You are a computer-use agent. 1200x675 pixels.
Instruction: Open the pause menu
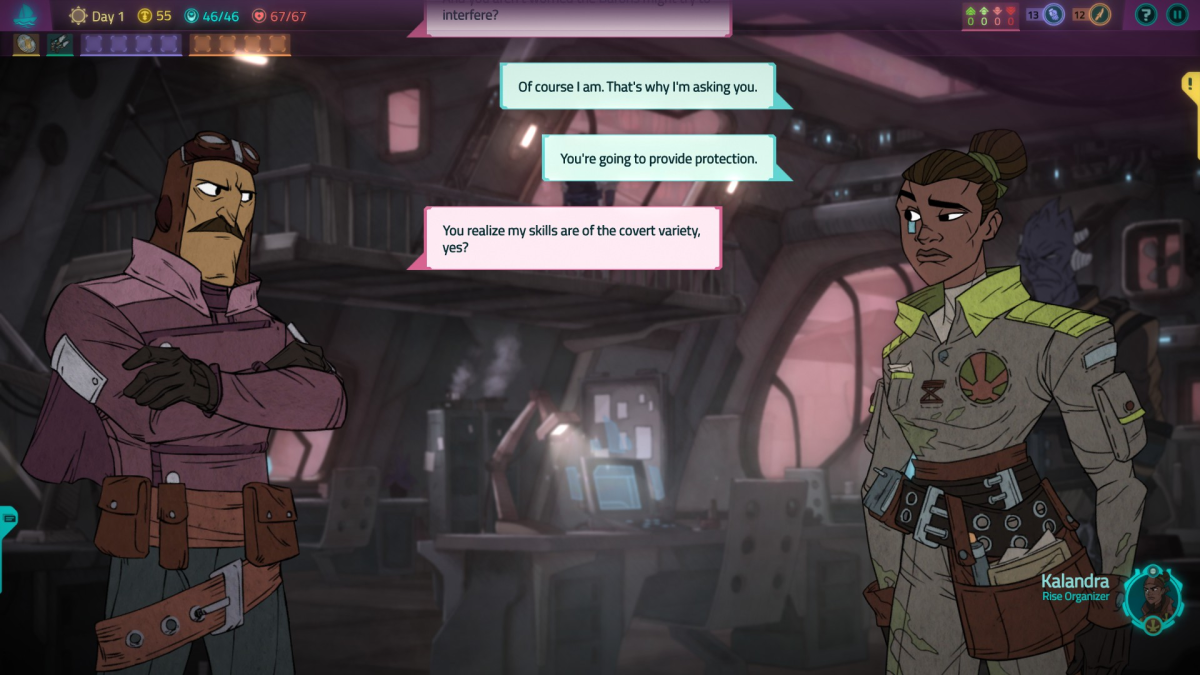pos(1176,15)
